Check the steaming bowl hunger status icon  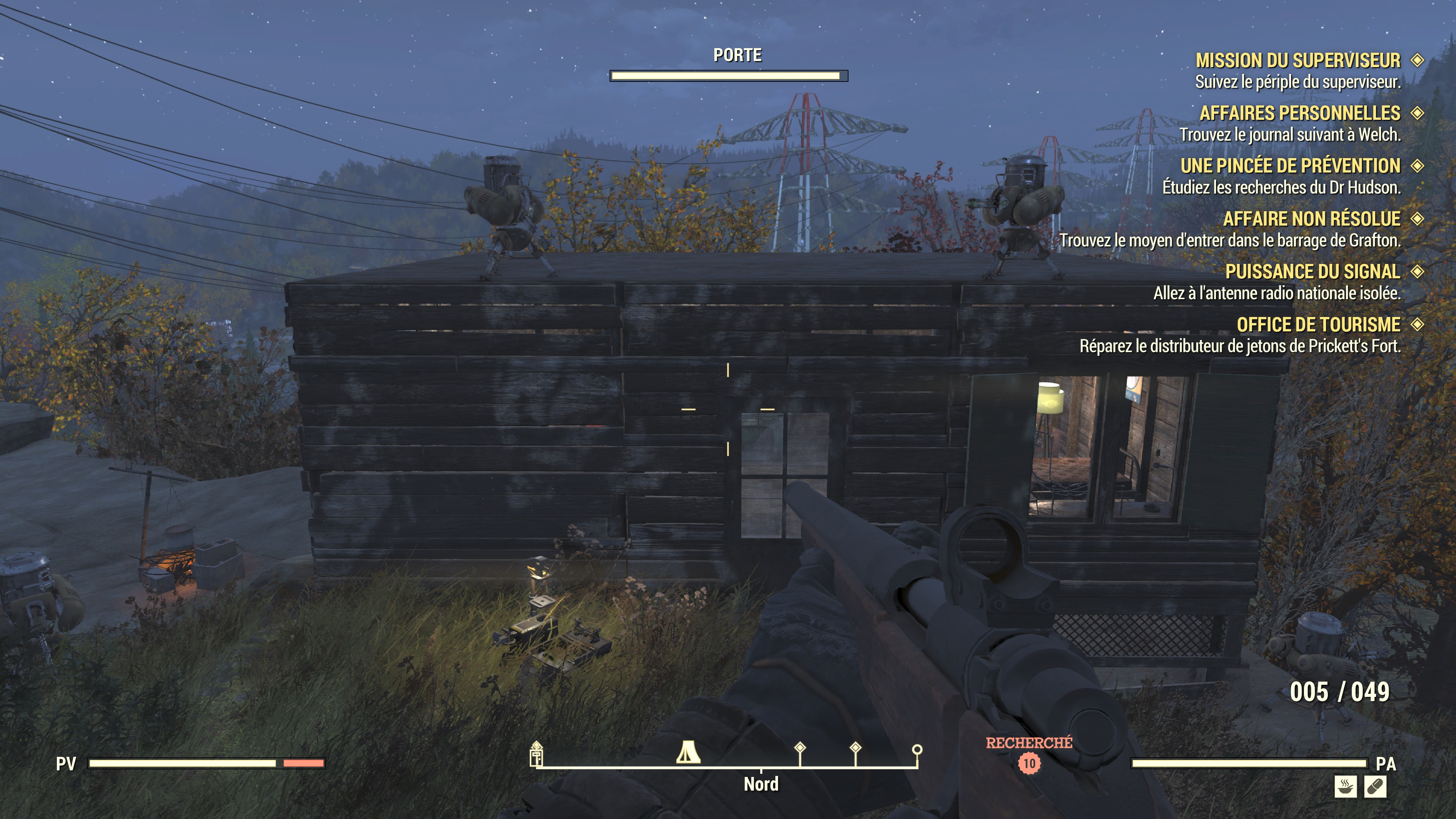pyautogui.click(x=1345, y=786)
